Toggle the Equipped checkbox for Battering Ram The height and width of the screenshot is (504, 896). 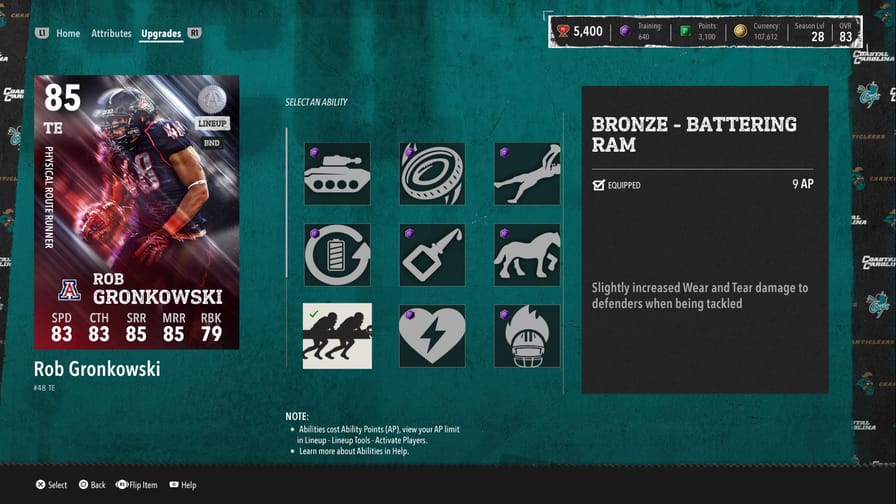(599, 185)
